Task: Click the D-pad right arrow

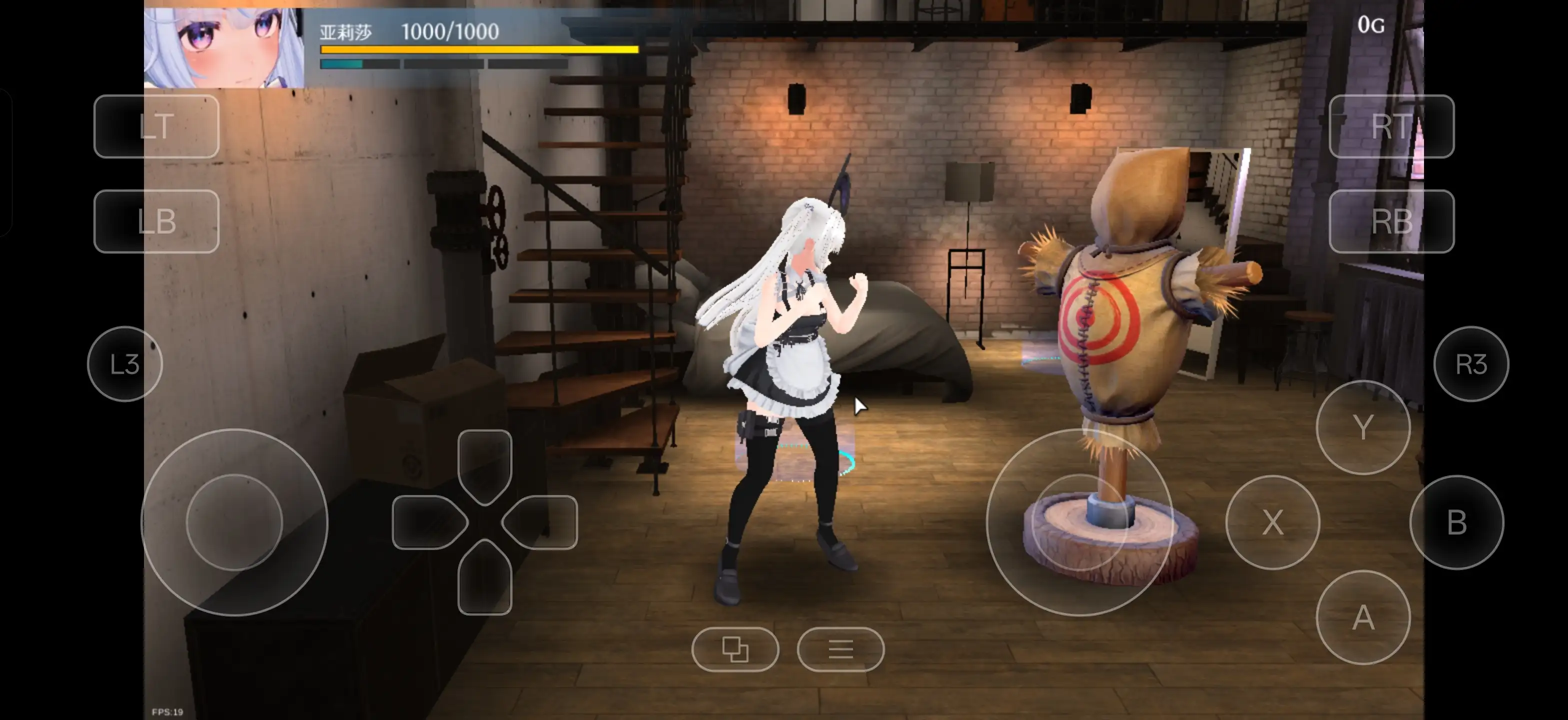Action: click(541, 522)
